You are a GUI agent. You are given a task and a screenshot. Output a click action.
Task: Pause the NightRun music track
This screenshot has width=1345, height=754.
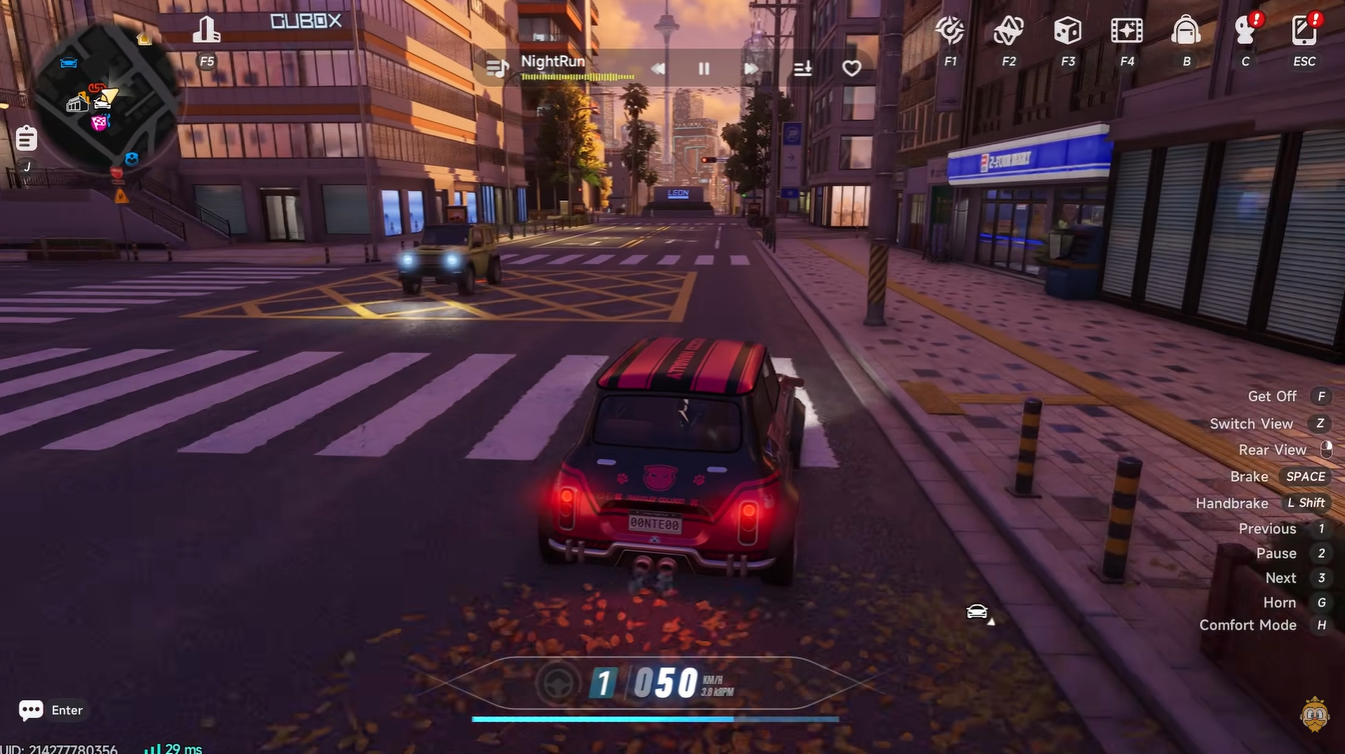pos(703,67)
